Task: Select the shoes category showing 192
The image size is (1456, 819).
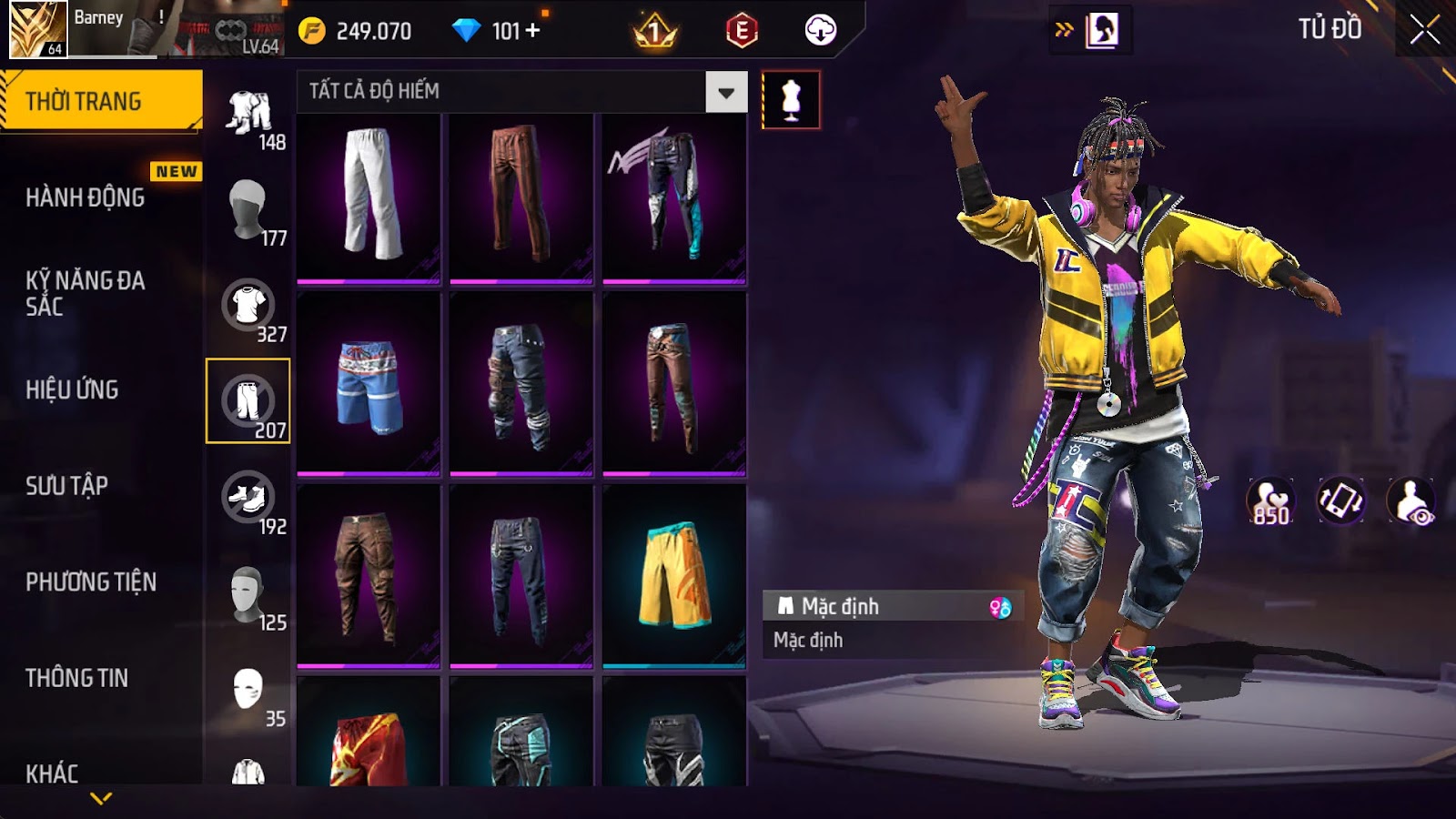Action: [x=248, y=499]
